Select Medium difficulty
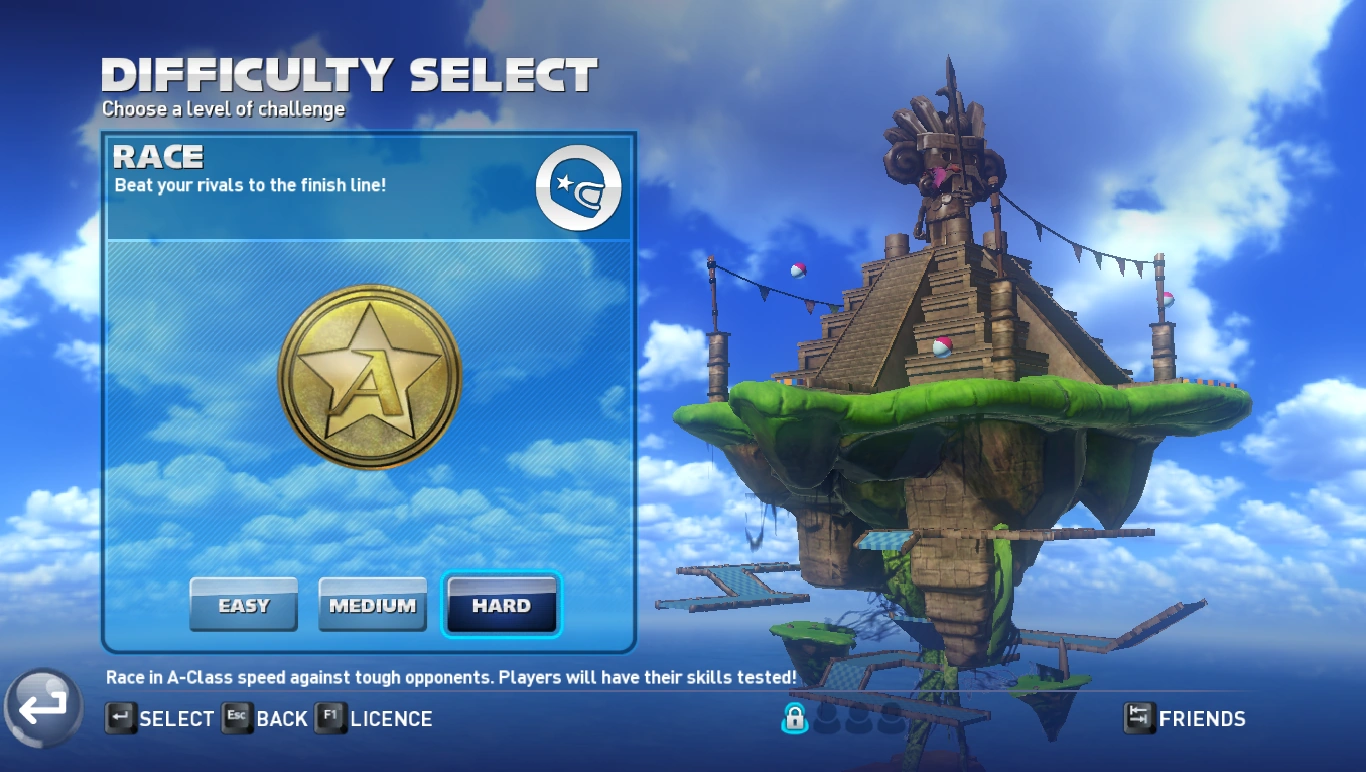This screenshot has width=1366, height=772. pyautogui.click(x=372, y=605)
